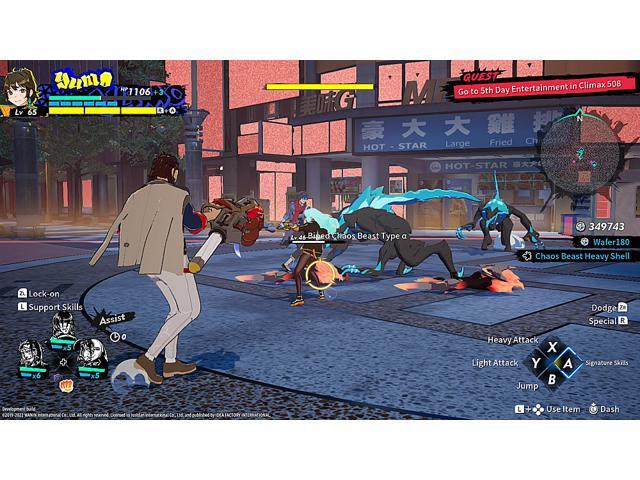Click the Use Item label

(x=561, y=408)
